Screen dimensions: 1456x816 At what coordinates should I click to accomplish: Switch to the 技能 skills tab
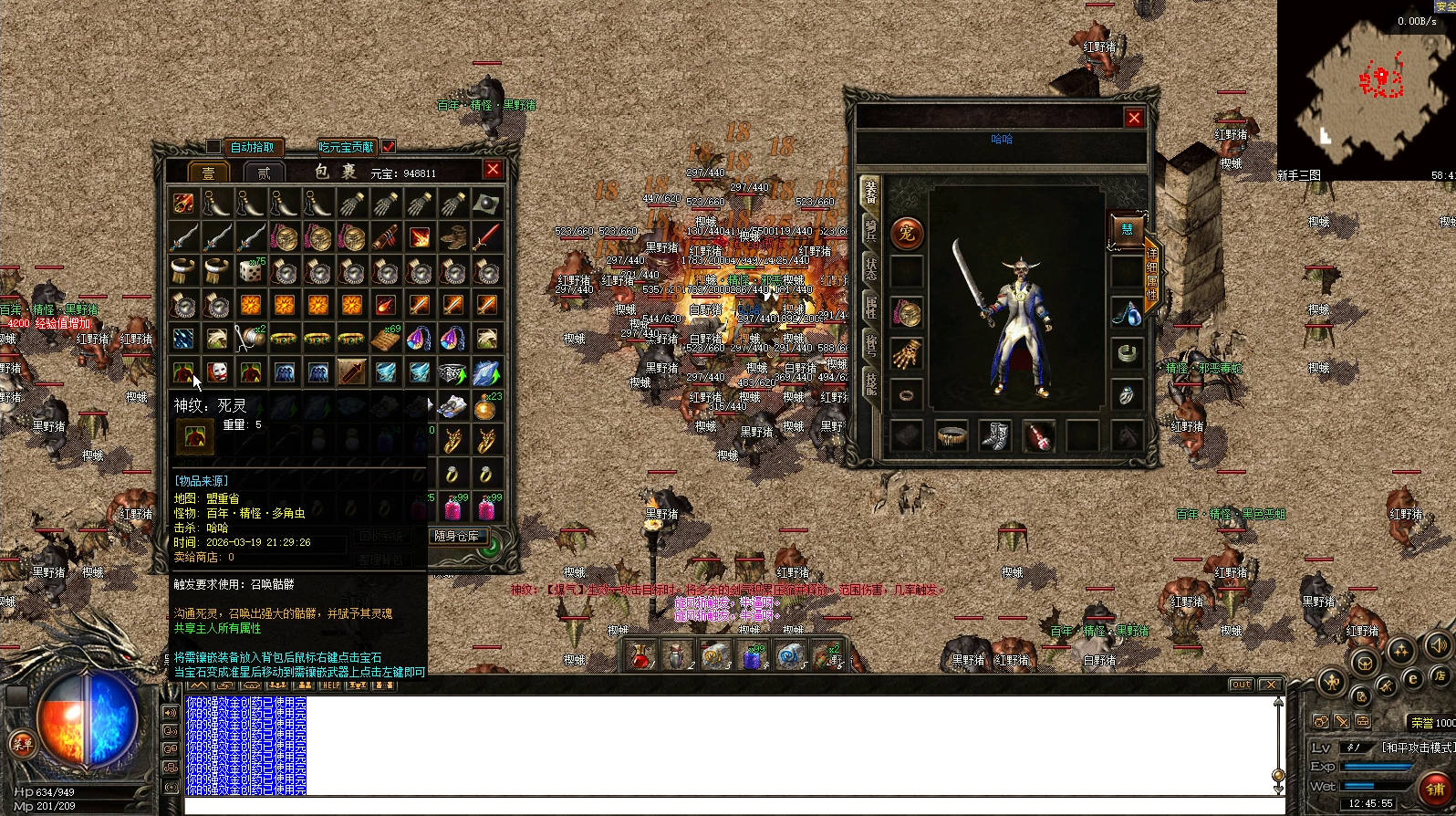tap(870, 384)
